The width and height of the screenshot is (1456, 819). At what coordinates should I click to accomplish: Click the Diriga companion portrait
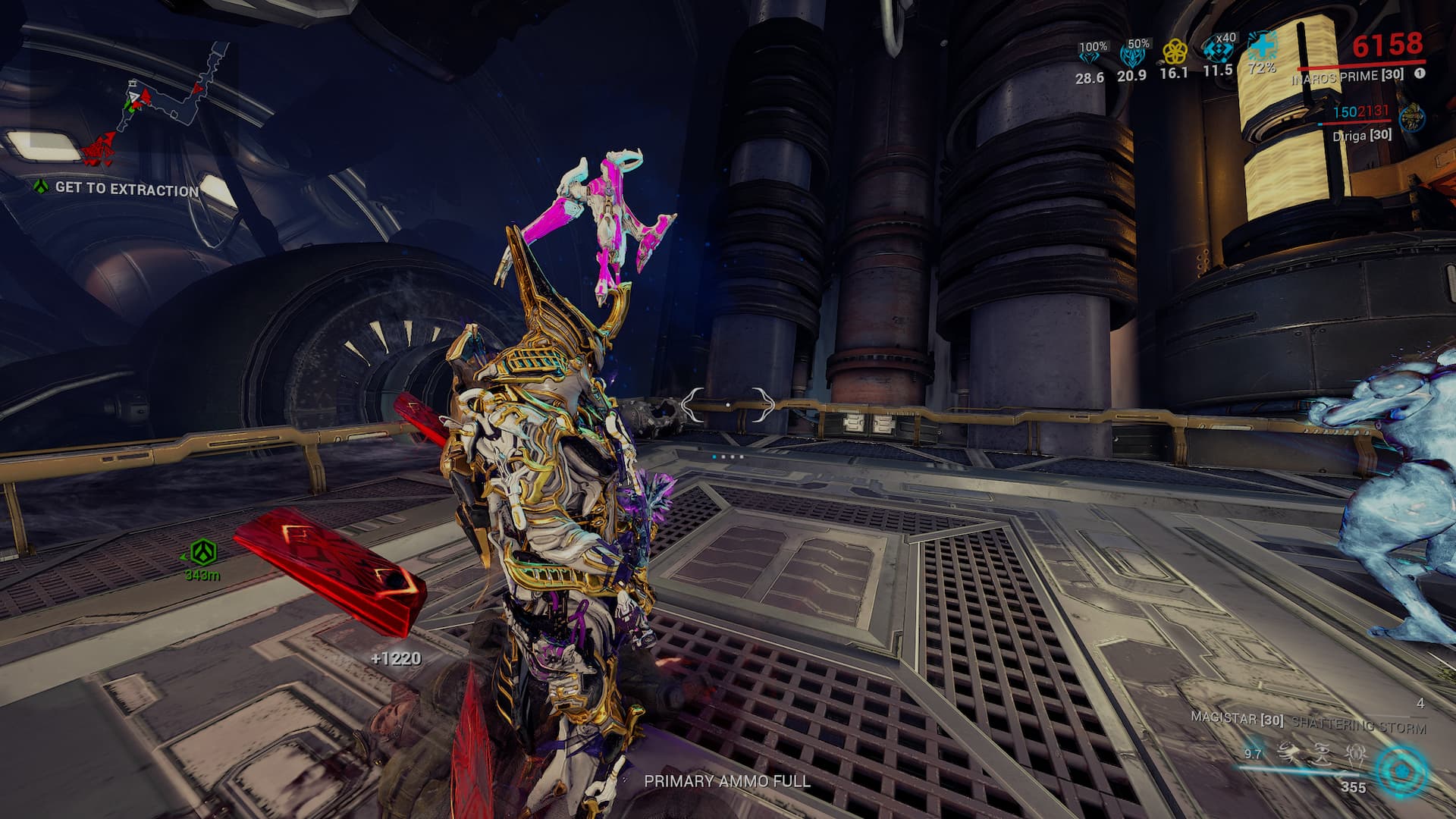tap(1412, 118)
